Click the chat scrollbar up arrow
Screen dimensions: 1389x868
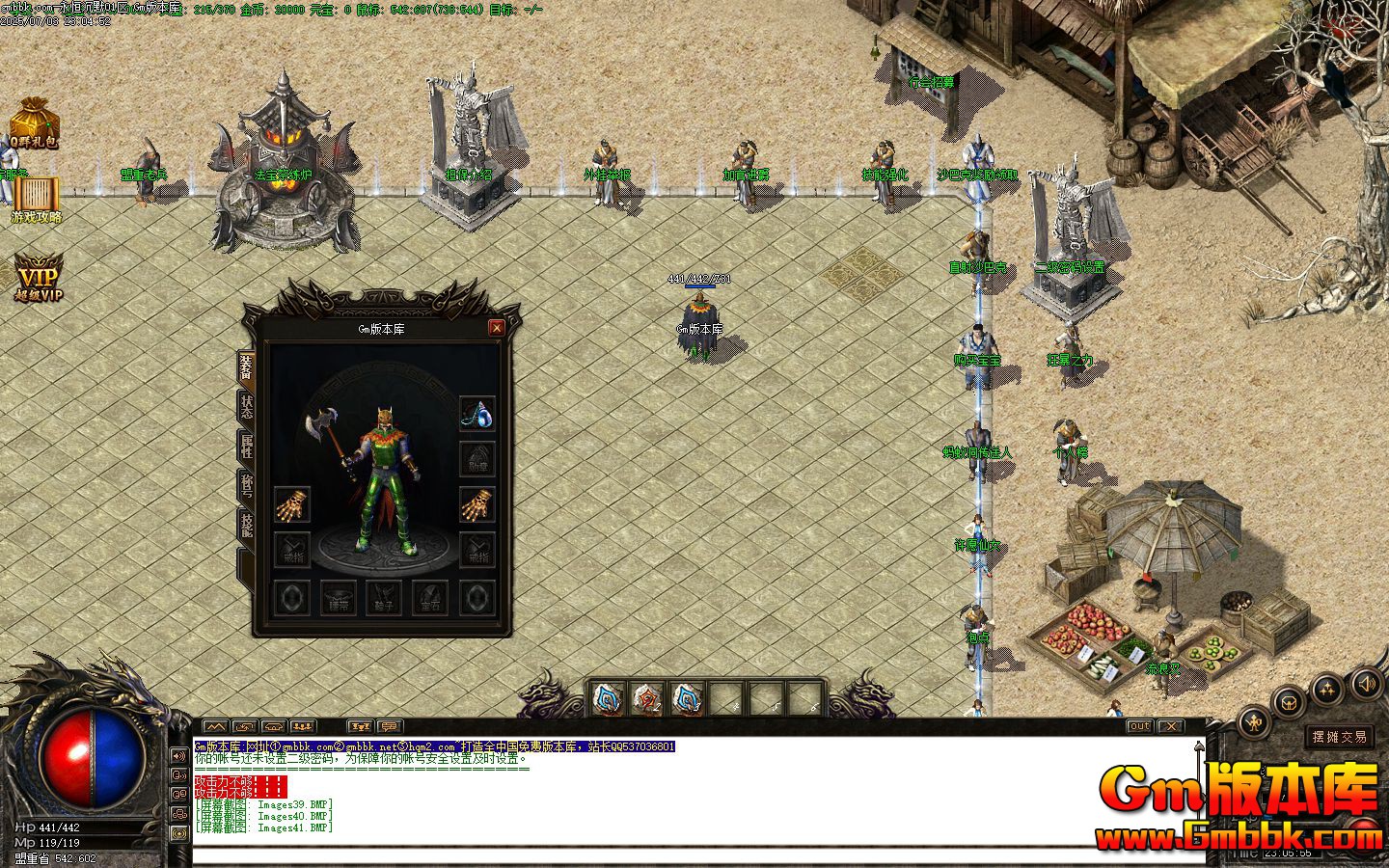pos(1199,747)
